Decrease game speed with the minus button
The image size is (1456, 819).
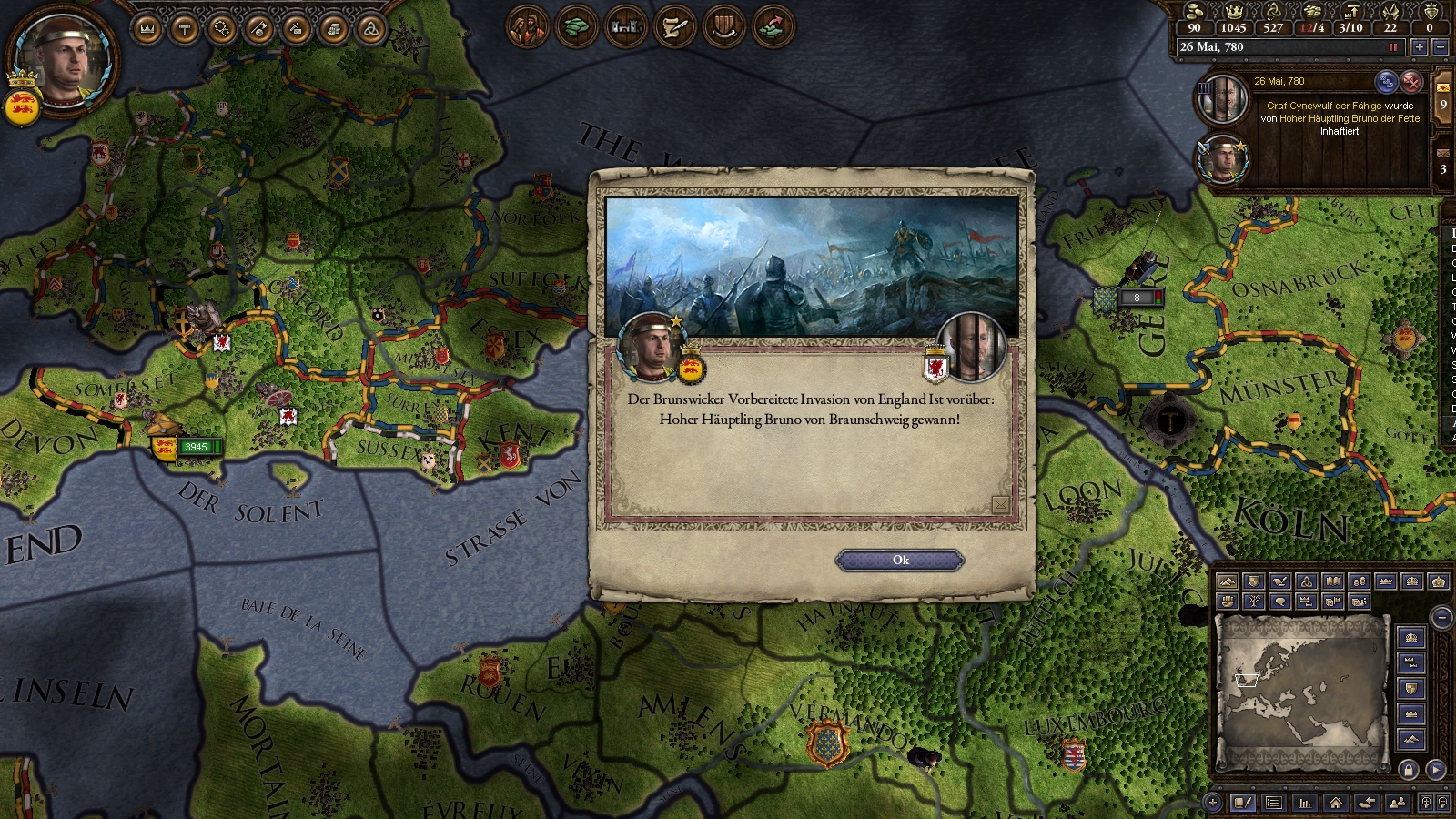(1440, 47)
